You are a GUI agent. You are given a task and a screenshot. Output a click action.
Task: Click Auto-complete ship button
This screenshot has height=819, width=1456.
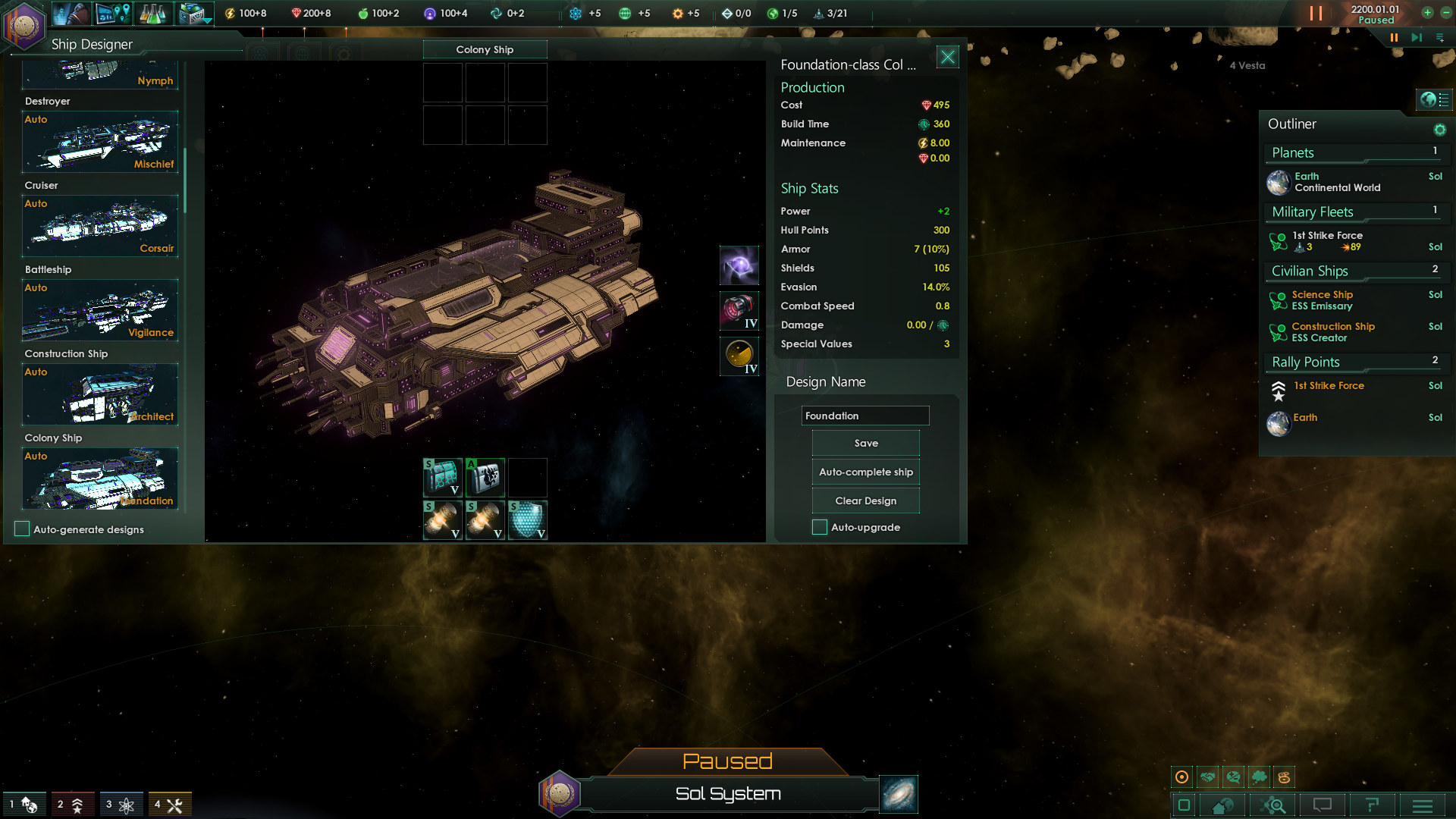pos(865,472)
